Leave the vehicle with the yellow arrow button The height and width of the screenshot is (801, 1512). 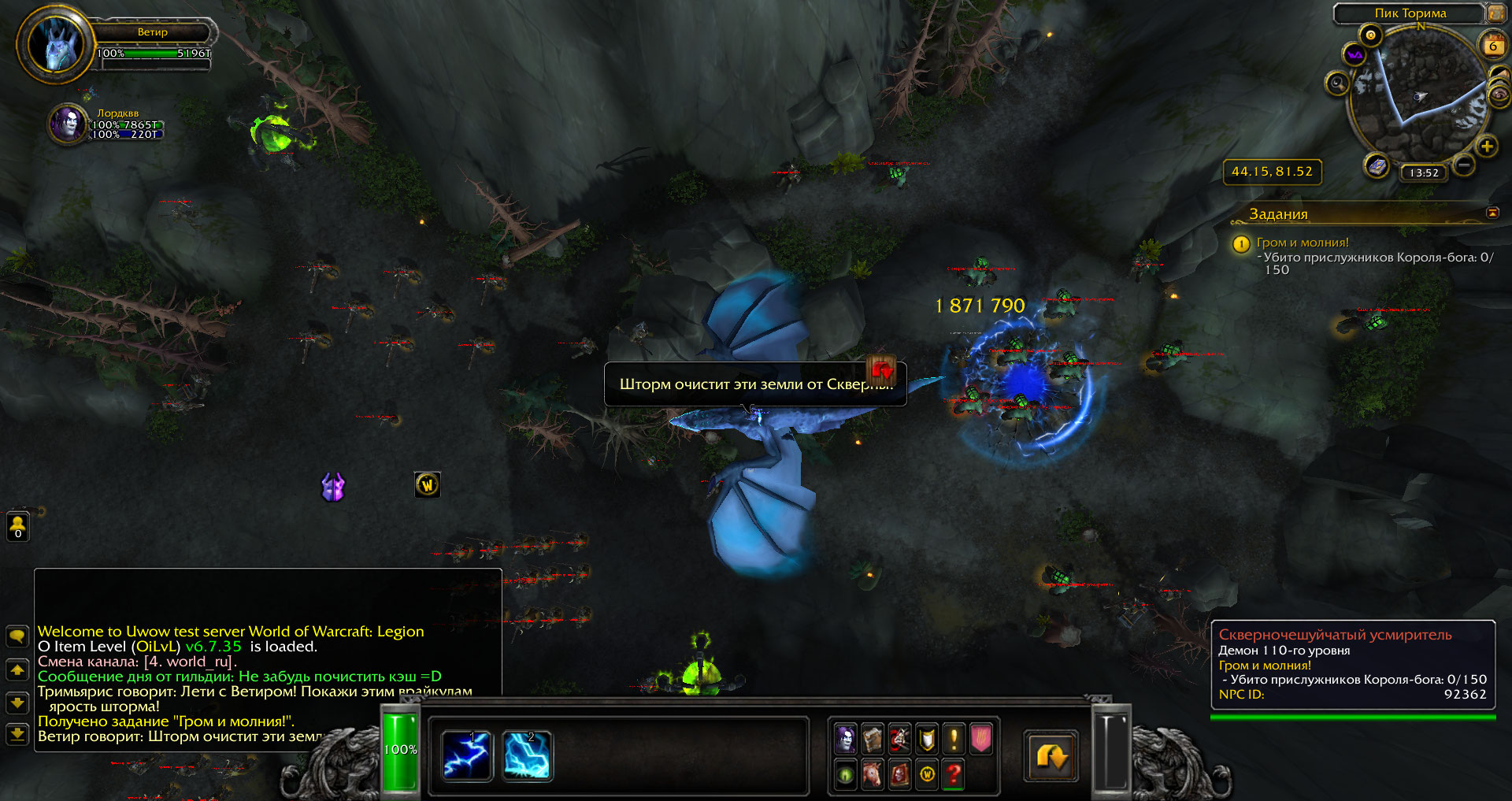click(x=1051, y=756)
